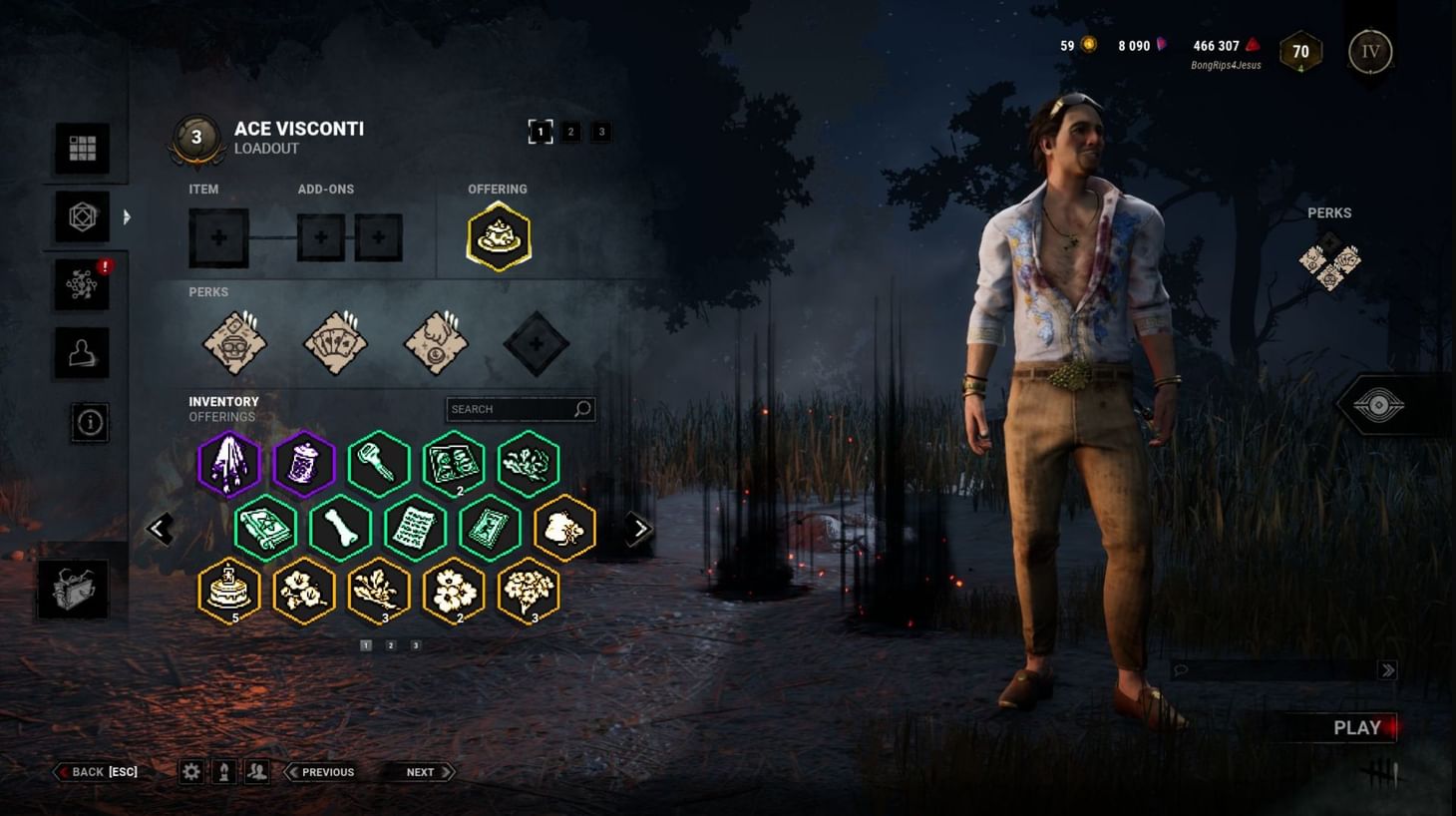This screenshot has width=1456, height=816.
Task: Select Ace's first equipped perk icon
Action: pos(235,343)
